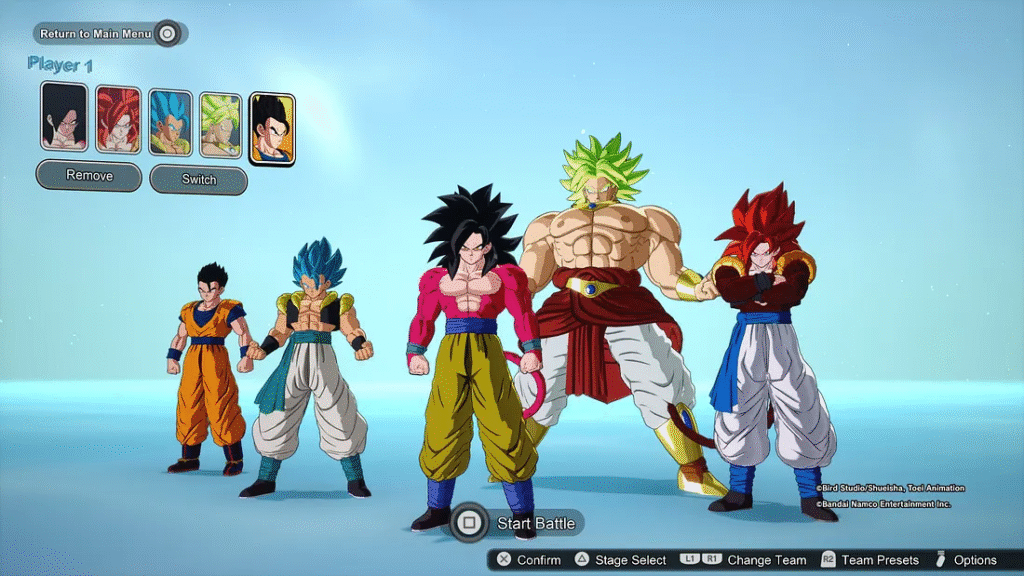Pick the red-haired Gogeta Super Saiyan 4 portrait
1024x576 pixels.
pos(118,120)
